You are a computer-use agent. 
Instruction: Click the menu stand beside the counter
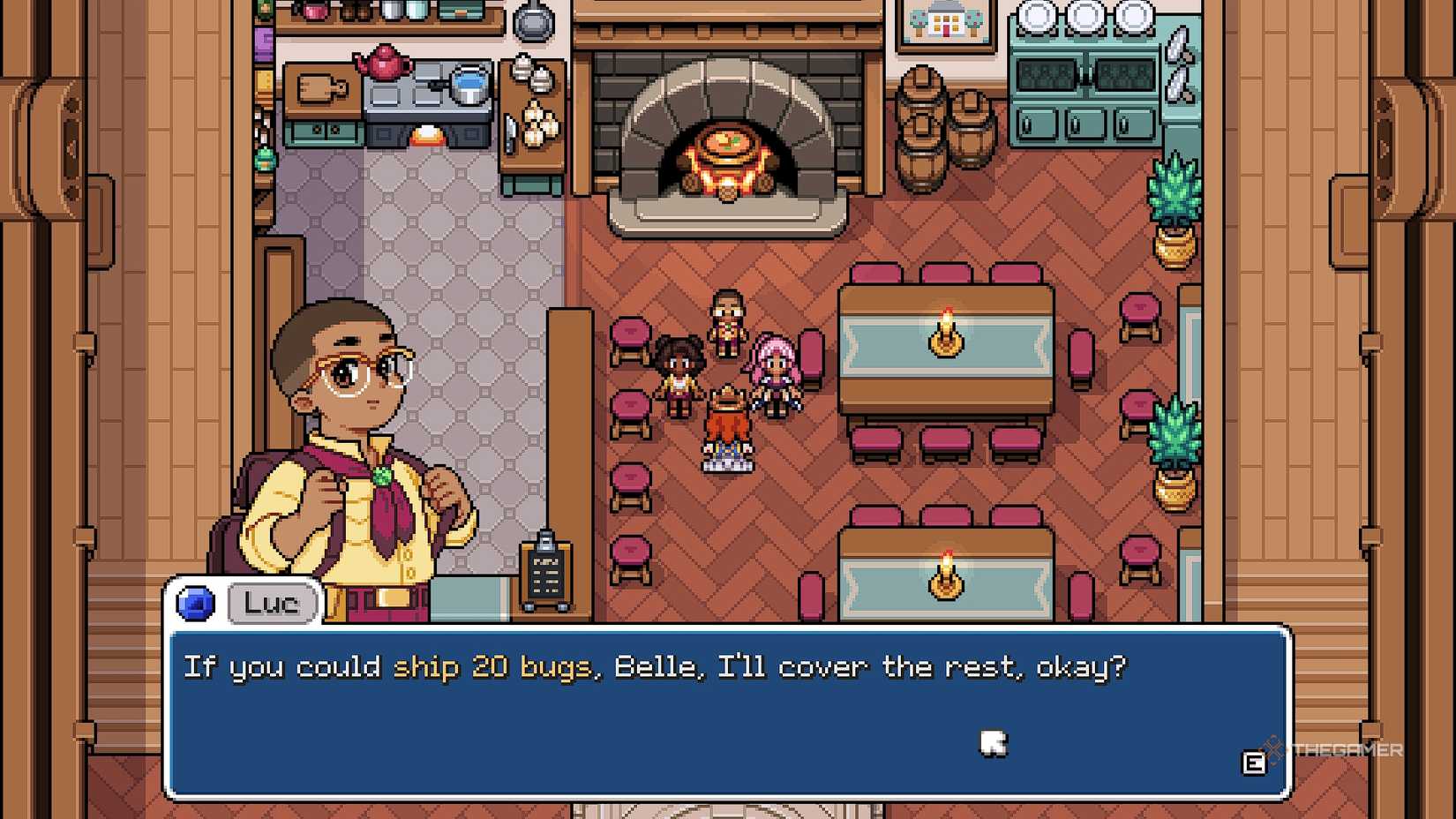(547, 569)
